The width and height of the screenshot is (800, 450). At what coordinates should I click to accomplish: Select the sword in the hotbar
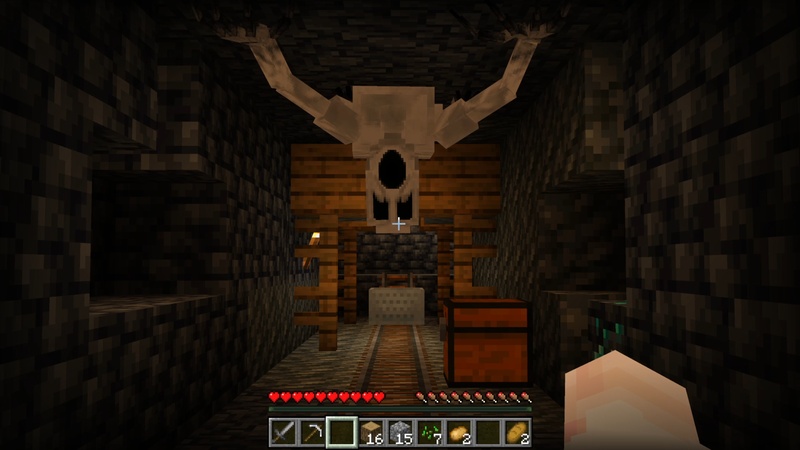click(x=284, y=432)
